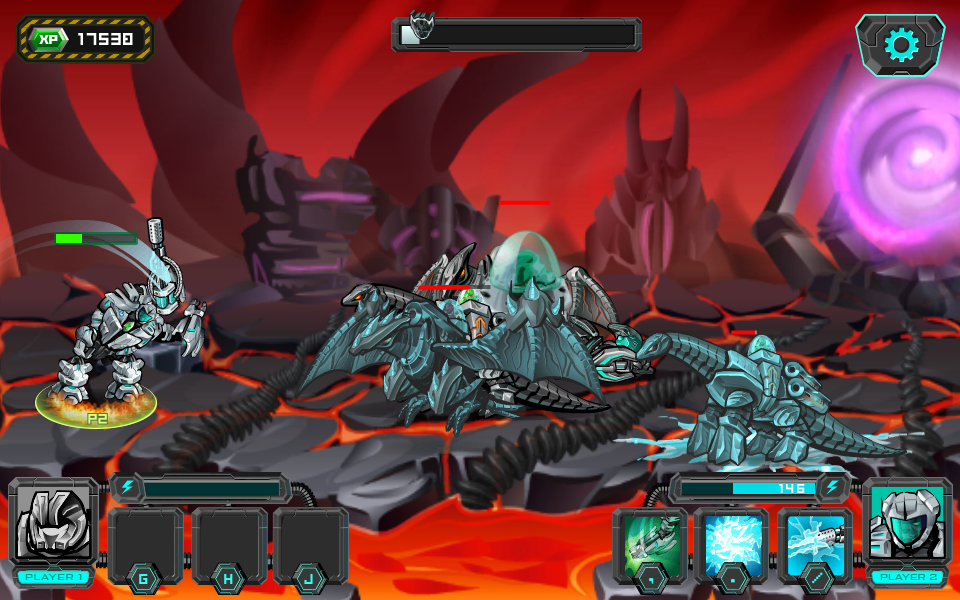
Task: Use the lightning burst ability
Action: (732, 545)
